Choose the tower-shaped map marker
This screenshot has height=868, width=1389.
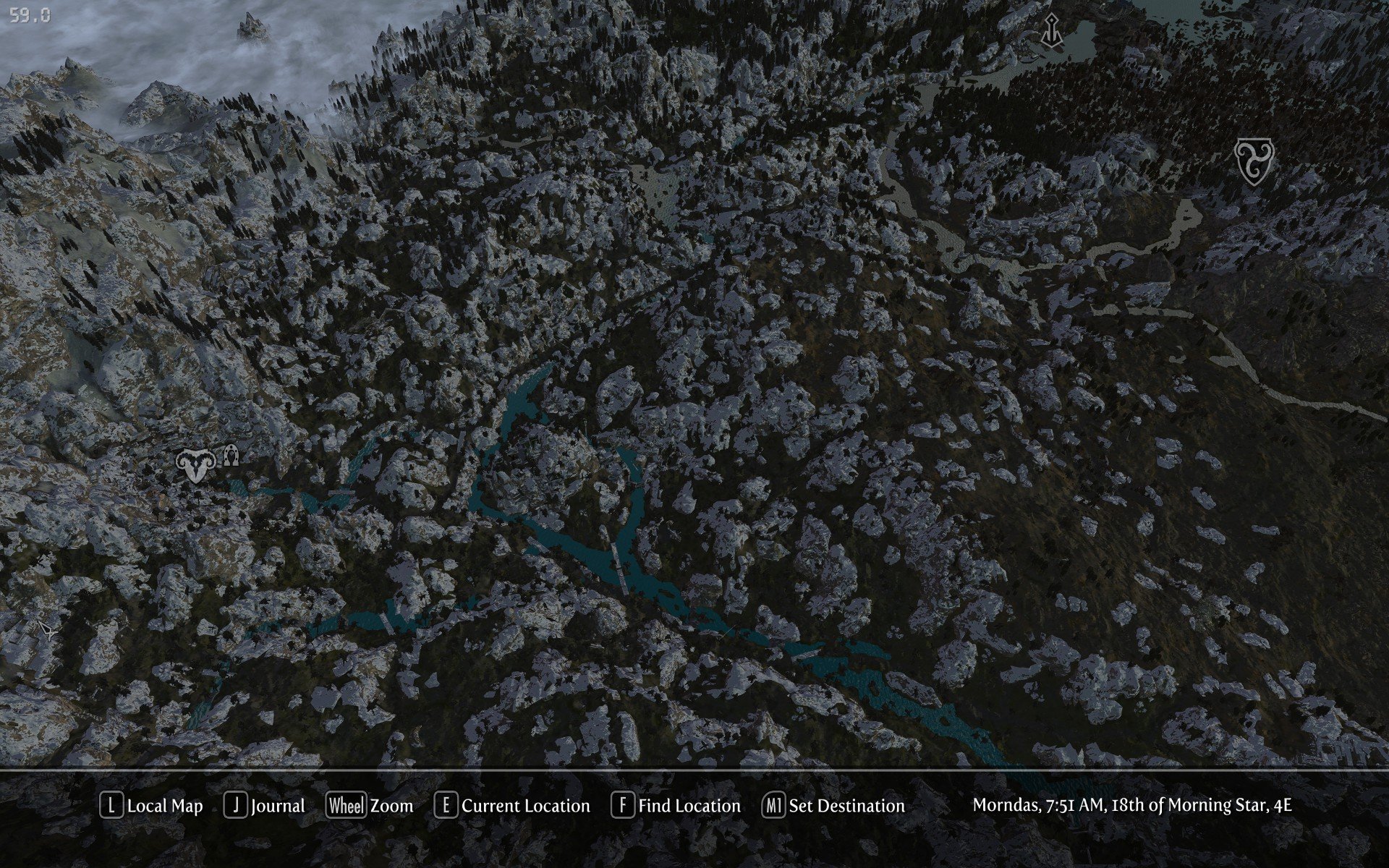point(1051,30)
